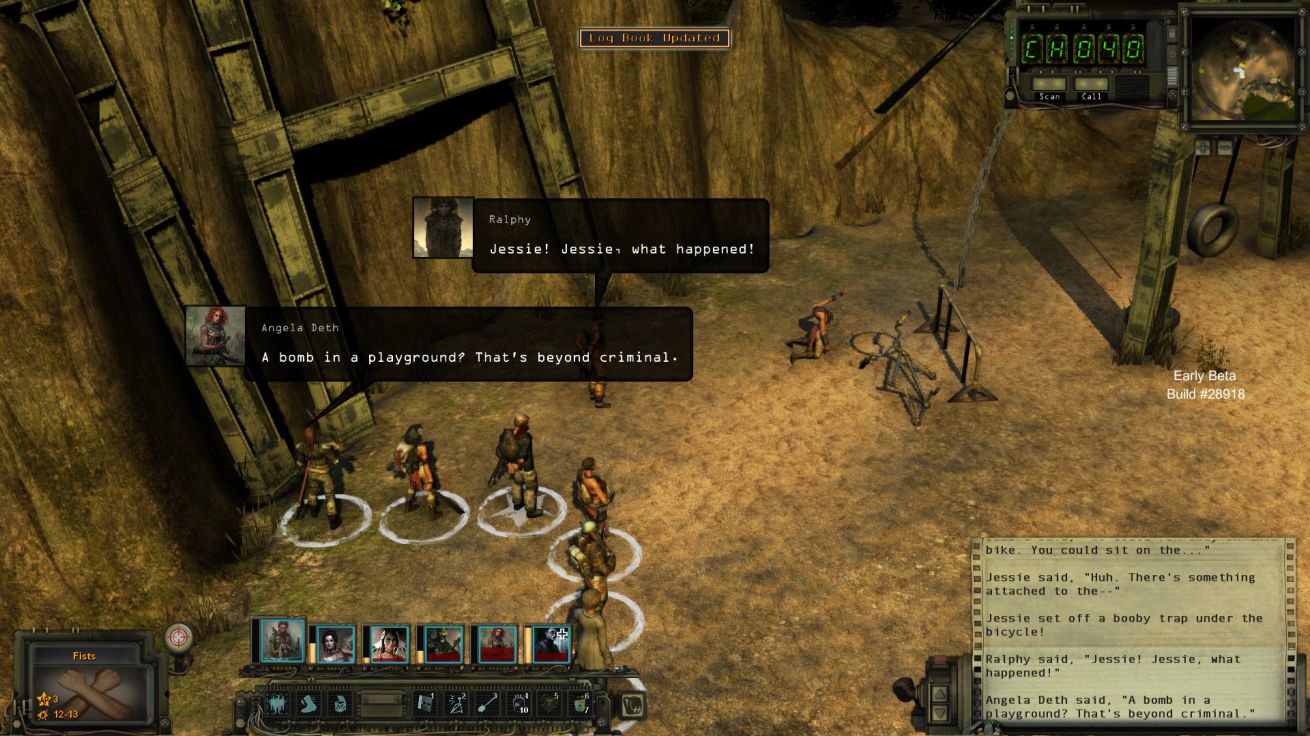Image resolution: width=1310 pixels, height=736 pixels.
Task: Click the Log Book Updated notification
Action: pyautogui.click(x=655, y=38)
